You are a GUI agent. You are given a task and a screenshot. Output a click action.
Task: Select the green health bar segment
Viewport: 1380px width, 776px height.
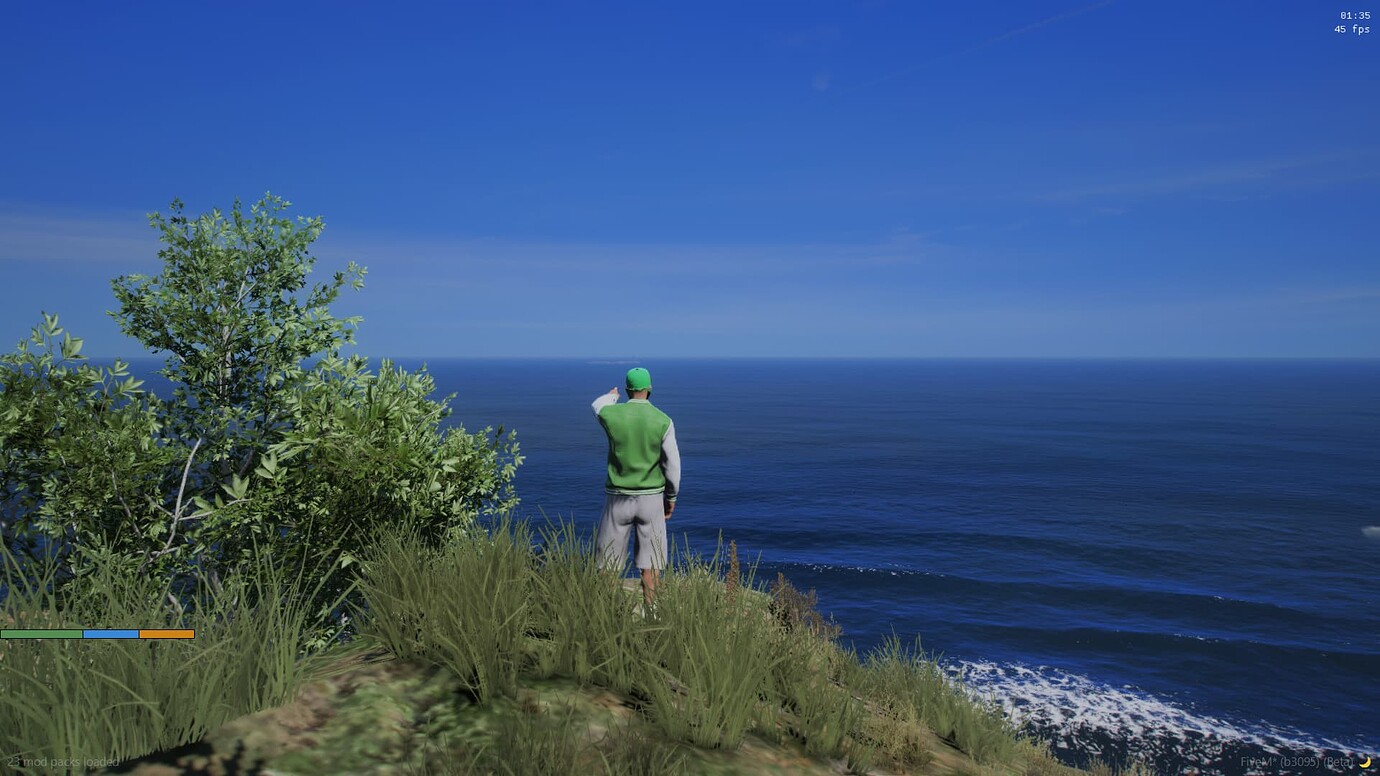pos(42,633)
